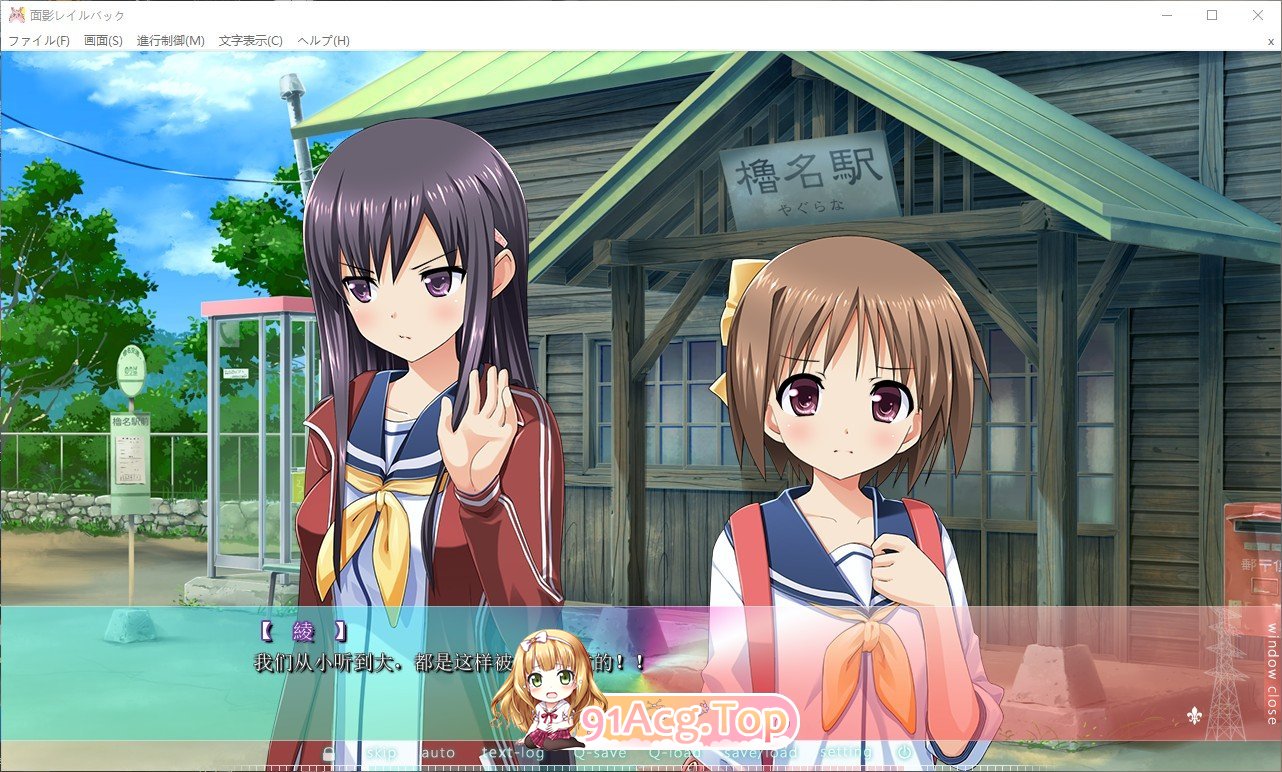The width and height of the screenshot is (1282, 772).
Task: Open the save/load screen
Action: (760, 753)
